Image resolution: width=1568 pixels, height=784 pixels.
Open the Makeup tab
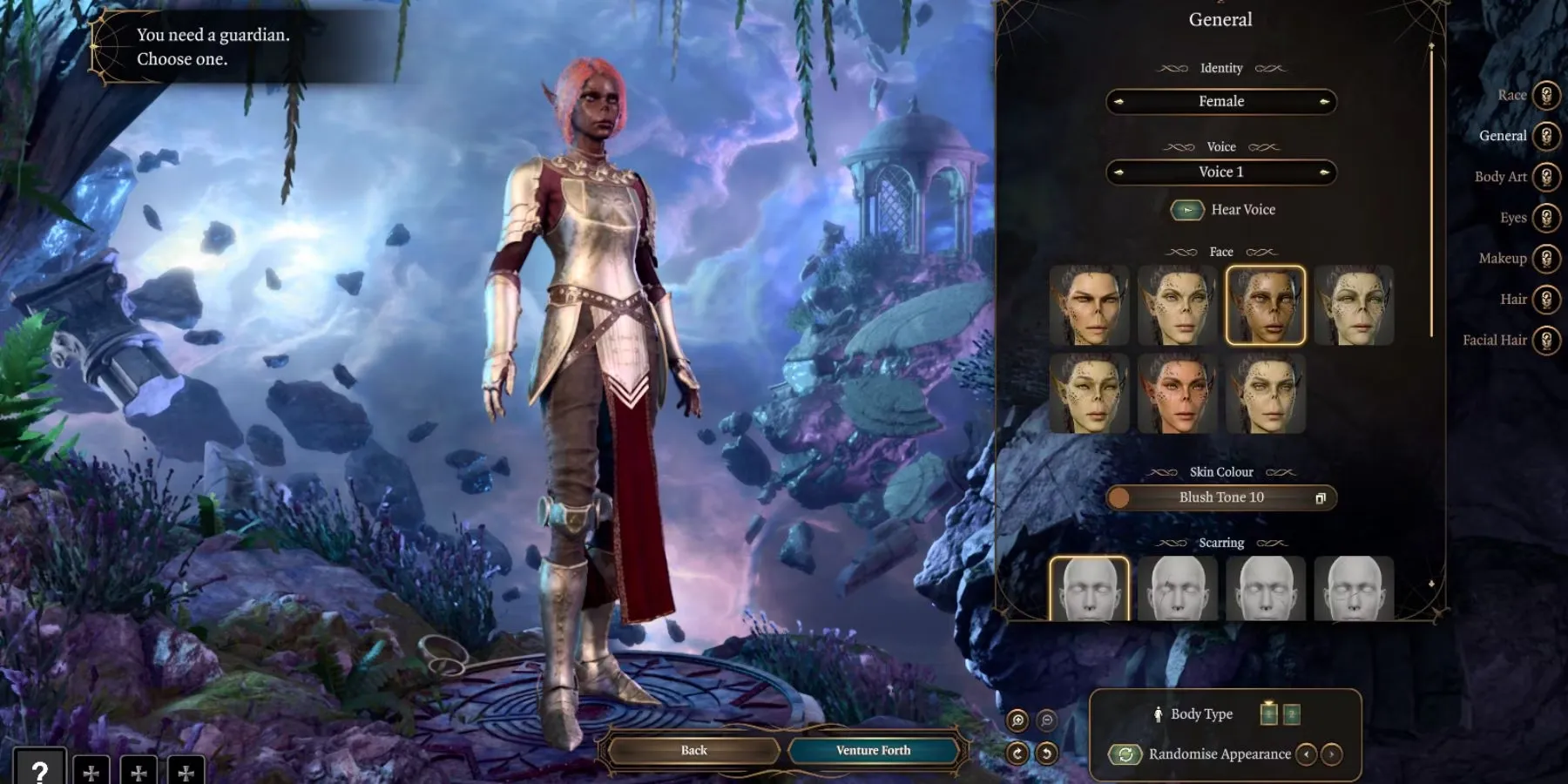1545,259
